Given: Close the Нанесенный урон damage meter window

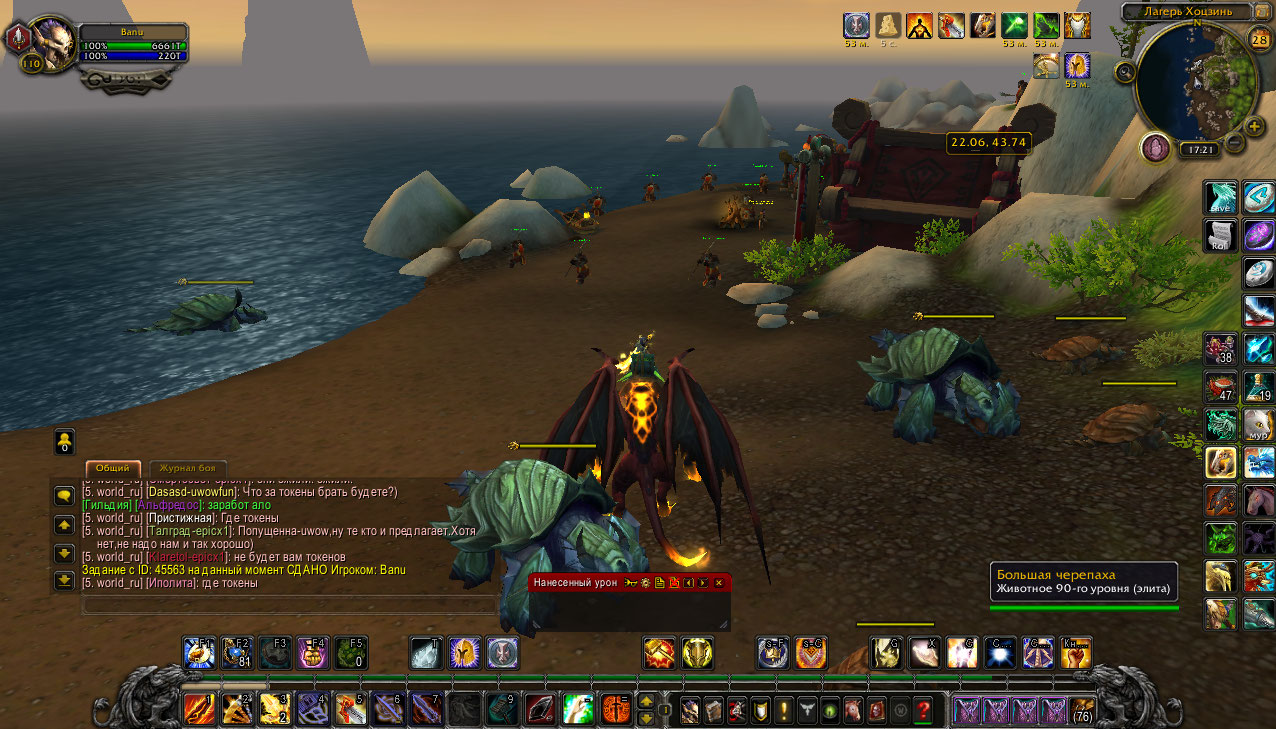Looking at the screenshot, I should 718,582.
